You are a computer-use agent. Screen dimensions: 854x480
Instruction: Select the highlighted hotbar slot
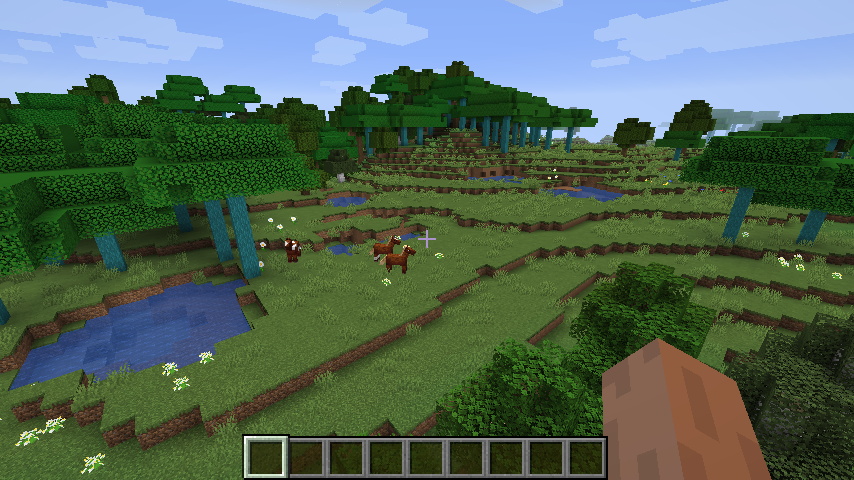(x=266, y=457)
